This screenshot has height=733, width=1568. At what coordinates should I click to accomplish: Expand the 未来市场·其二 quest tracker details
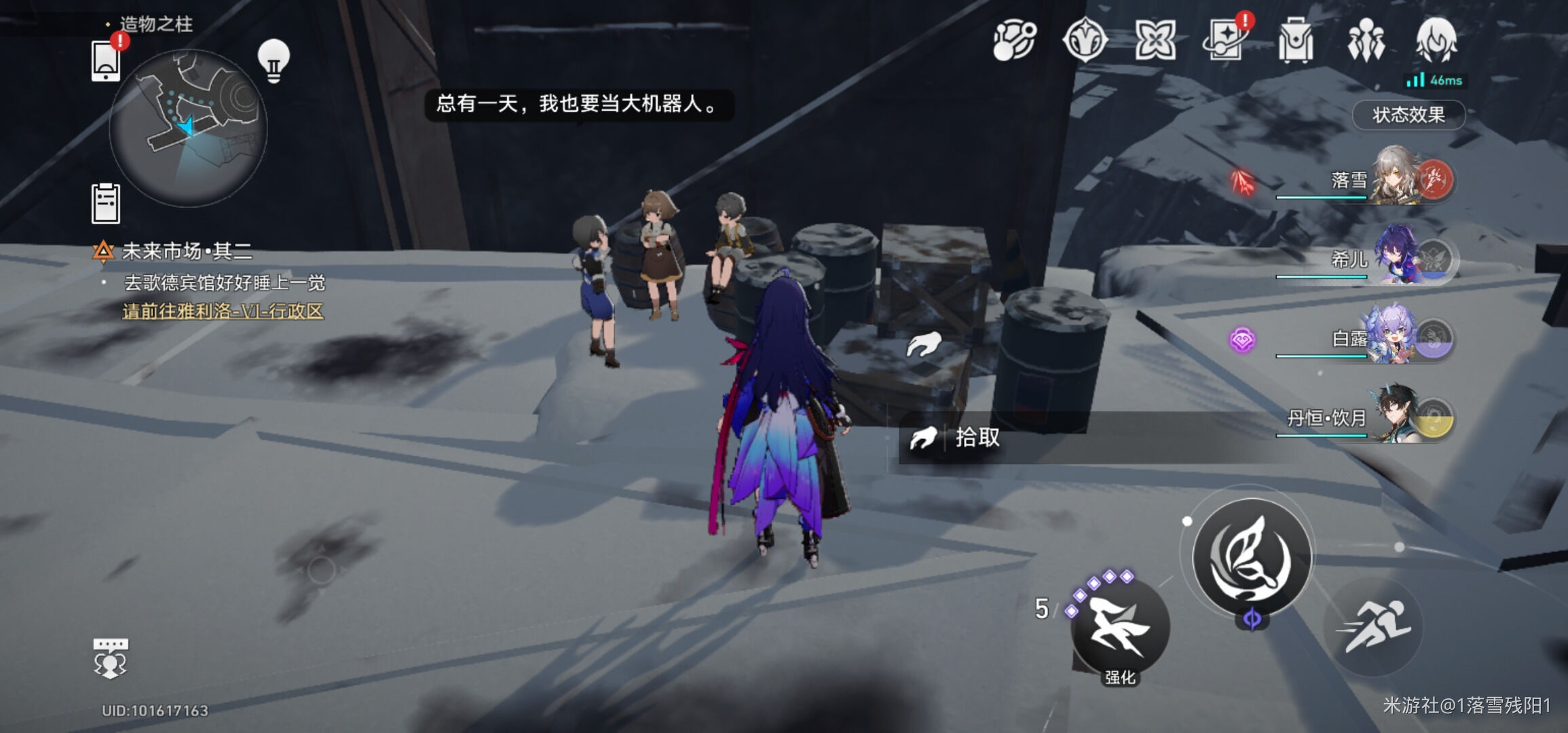[x=183, y=252]
